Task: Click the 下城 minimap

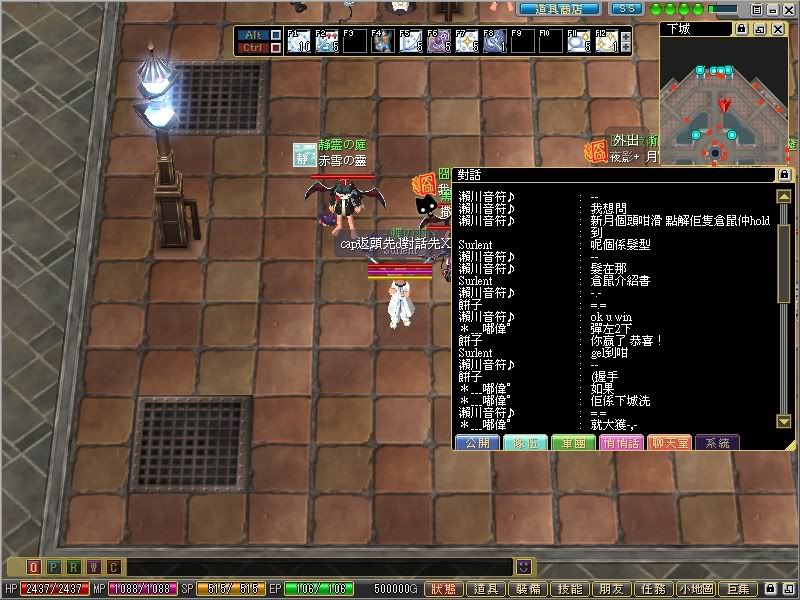Action: [721, 103]
